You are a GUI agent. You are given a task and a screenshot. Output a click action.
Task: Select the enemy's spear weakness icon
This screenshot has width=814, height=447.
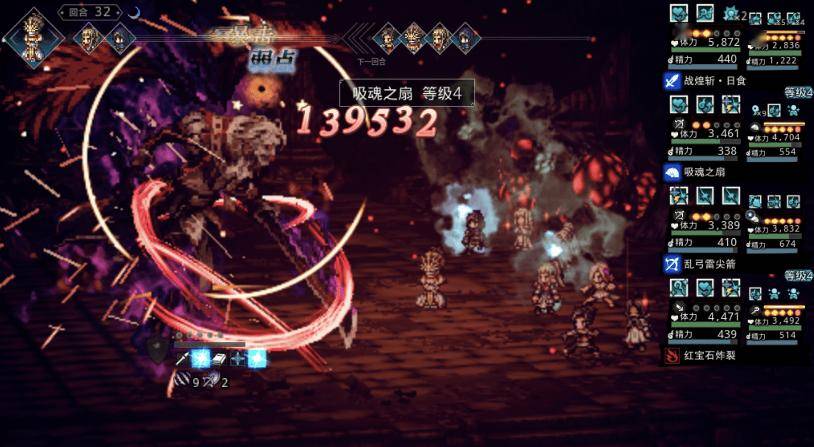[181, 358]
